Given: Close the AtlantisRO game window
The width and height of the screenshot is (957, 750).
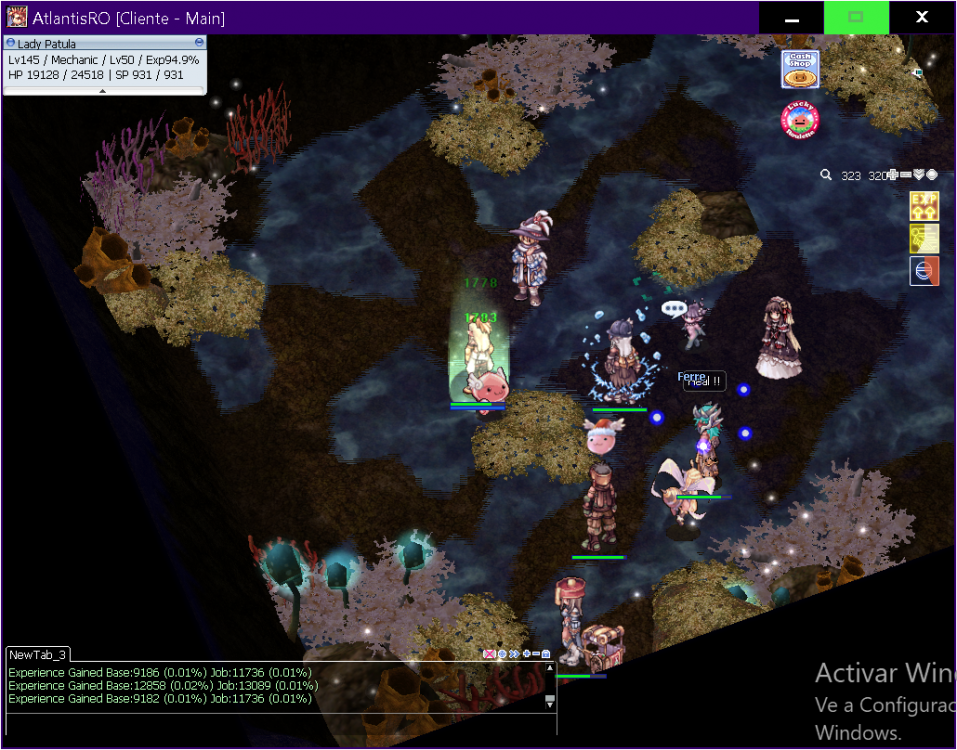Looking at the screenshot, I should pos(922,18).
